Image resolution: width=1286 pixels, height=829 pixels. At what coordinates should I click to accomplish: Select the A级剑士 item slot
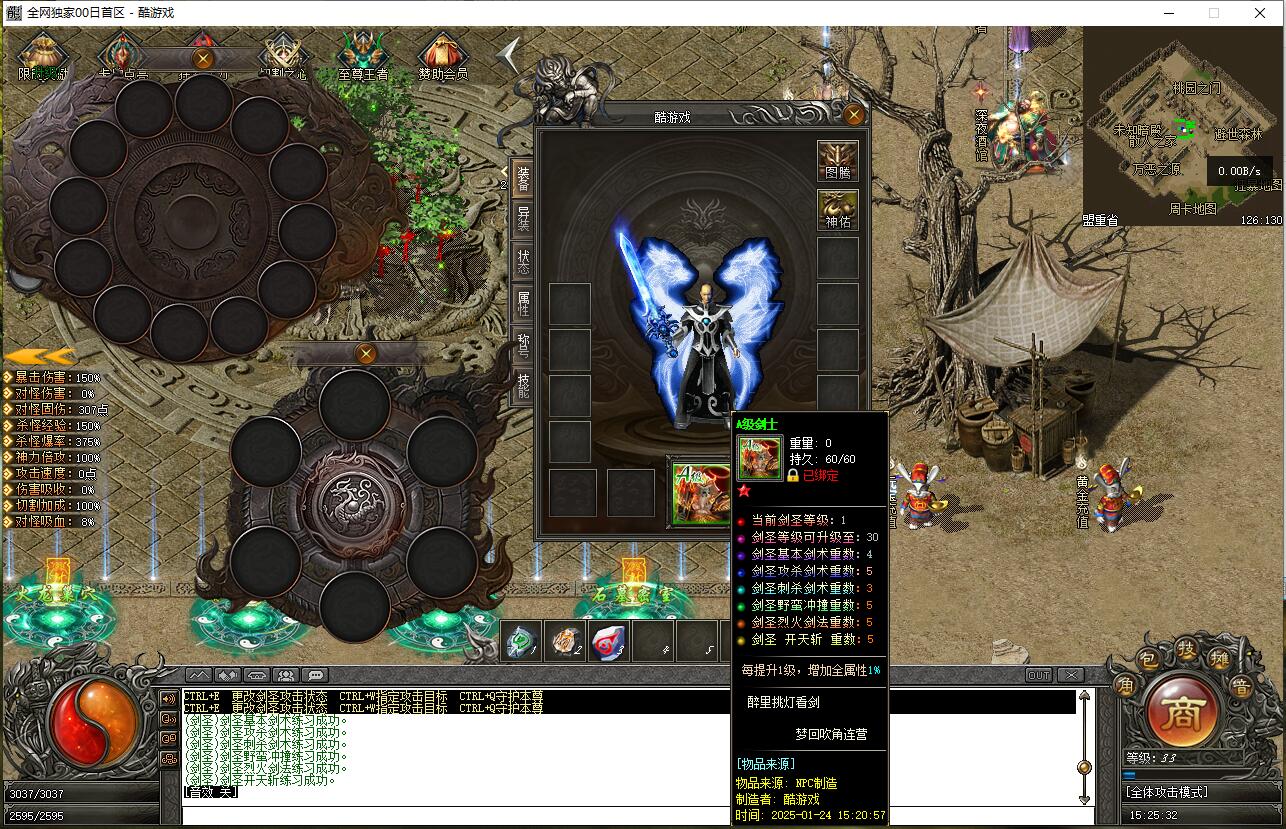pyautogui.click(x=700, y=493)
